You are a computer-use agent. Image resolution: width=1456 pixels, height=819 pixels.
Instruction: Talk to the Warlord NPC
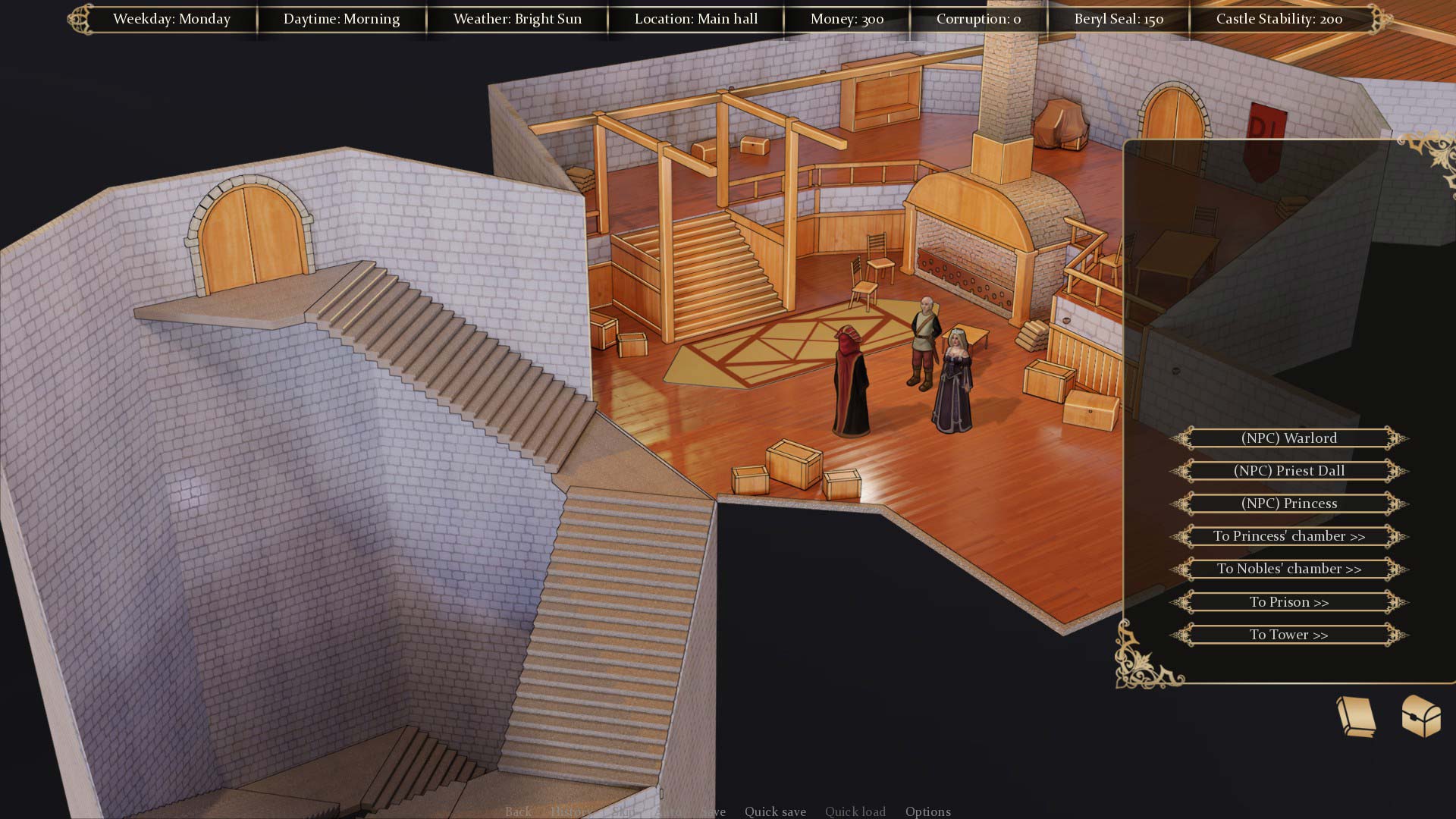coord(1288,438)
